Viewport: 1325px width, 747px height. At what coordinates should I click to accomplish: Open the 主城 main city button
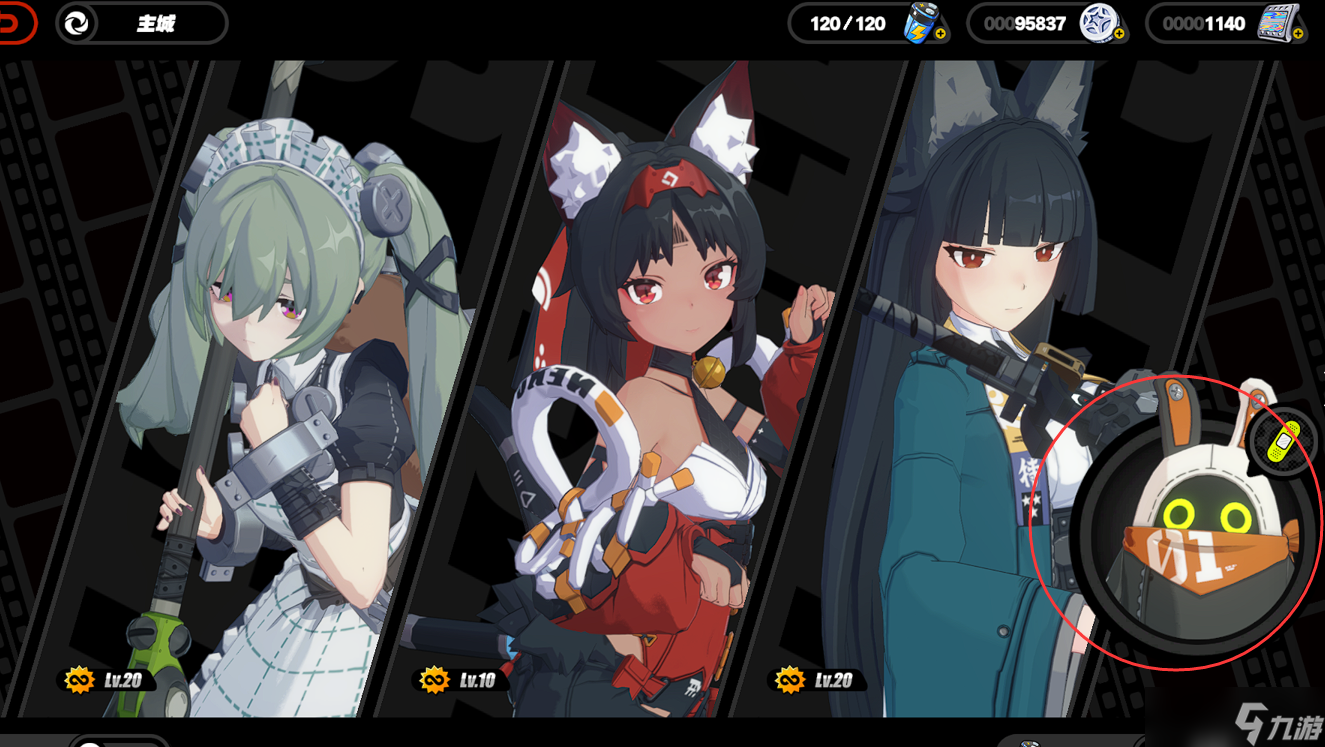pos(142,24)
